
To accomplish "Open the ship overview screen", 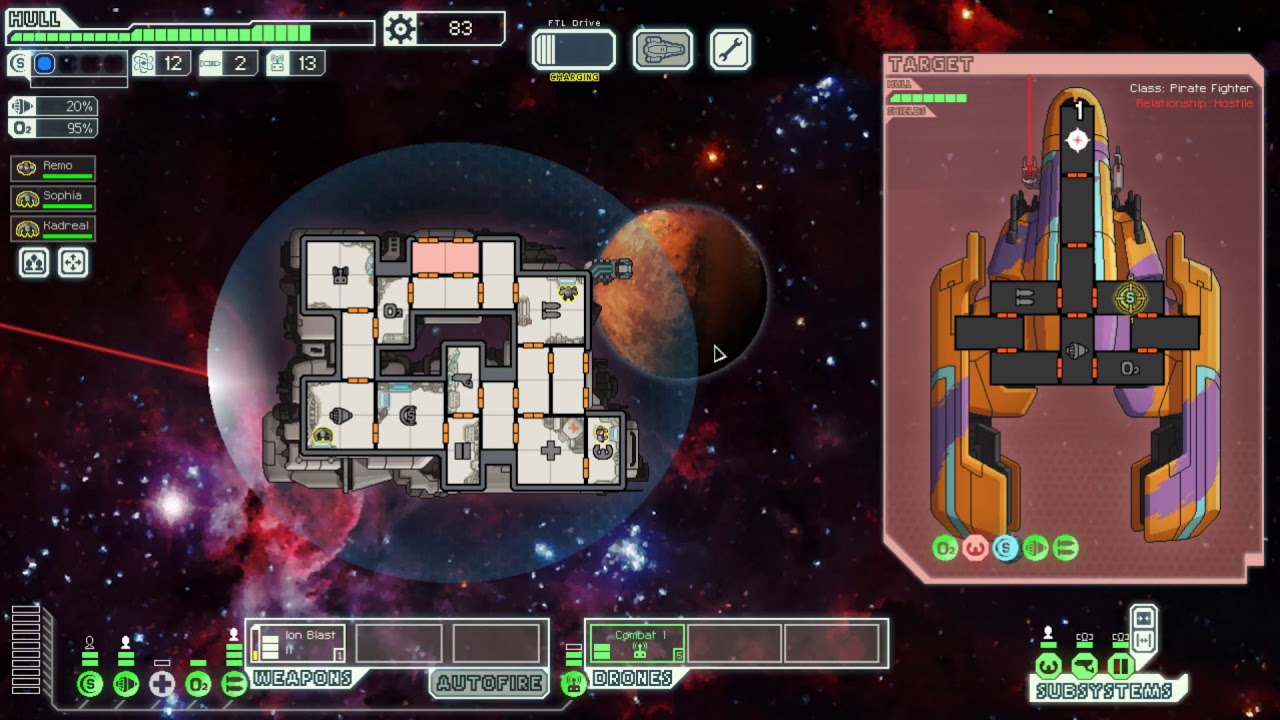I will tap(662, 50).
